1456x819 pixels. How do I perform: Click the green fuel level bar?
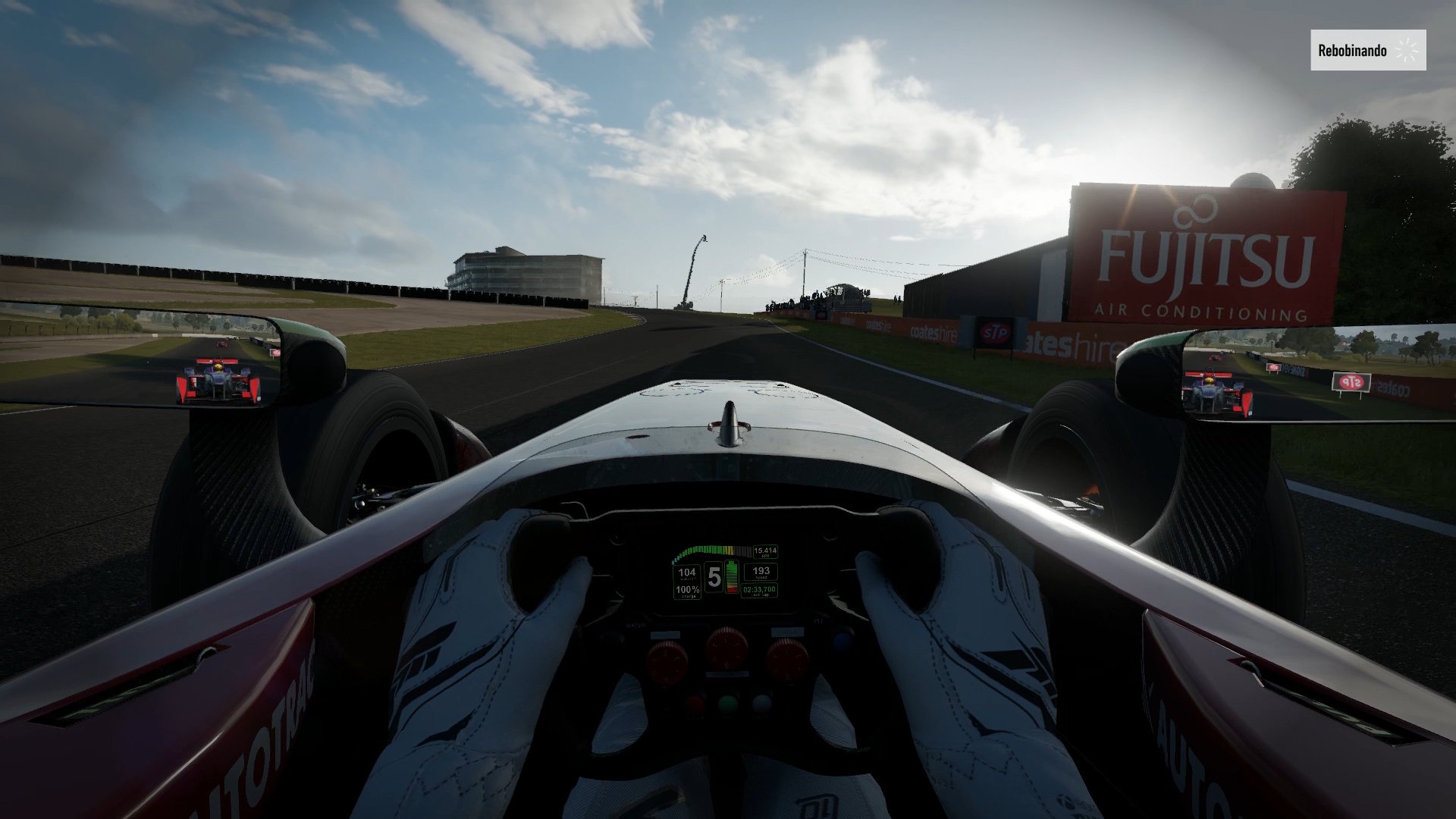coord(732,567)
